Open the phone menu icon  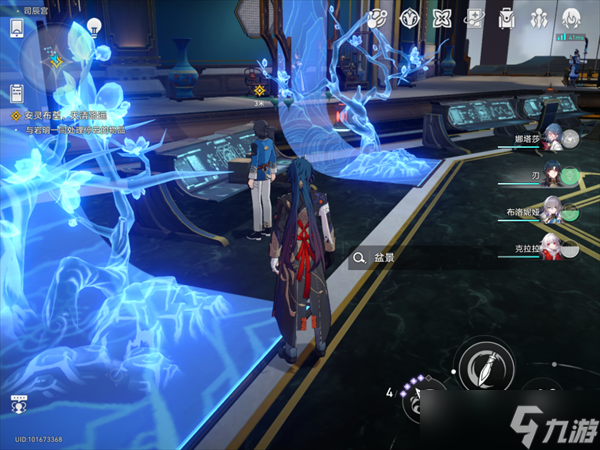(17, 28)
